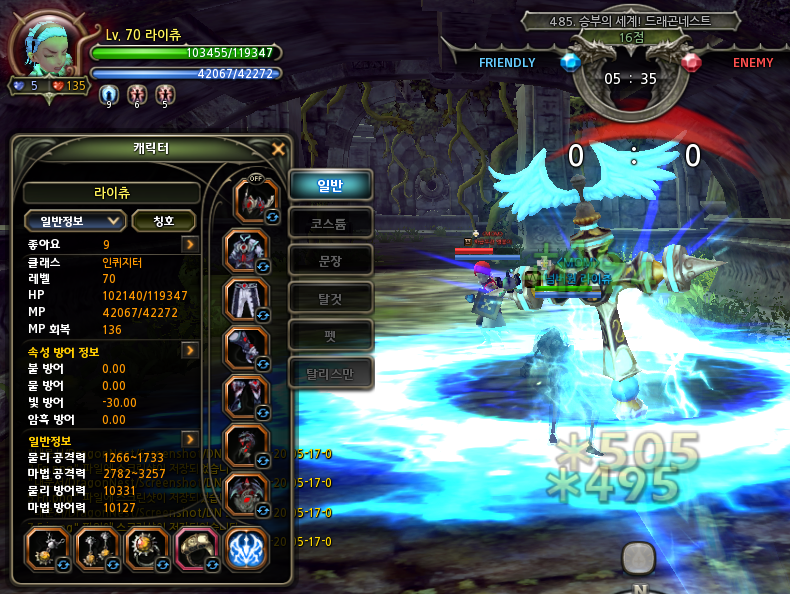Select the 탈것 mount tab
The height and width of the screenshot is (594, 790).
331,297
